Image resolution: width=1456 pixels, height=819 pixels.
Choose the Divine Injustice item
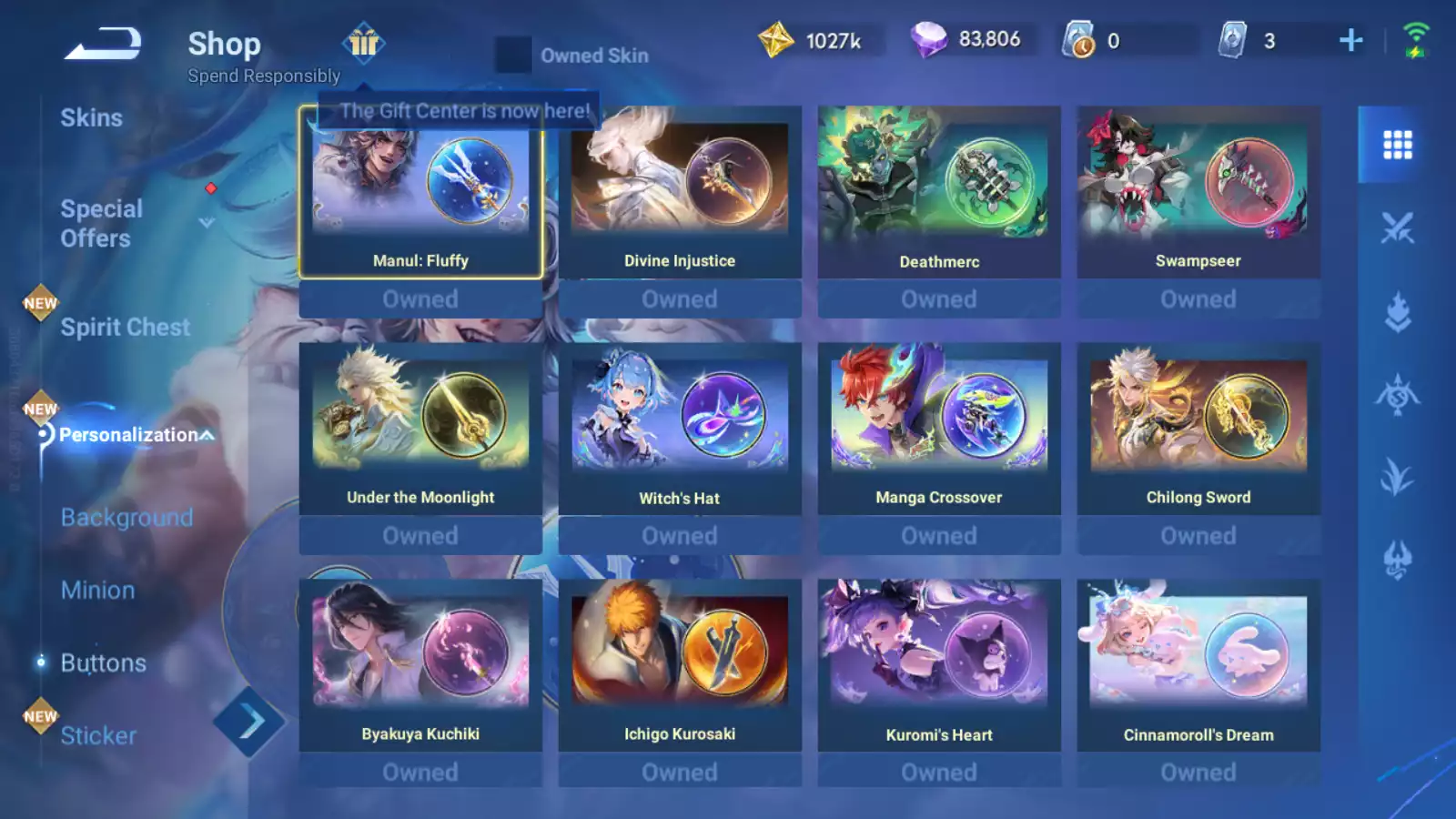click(680, 193)
